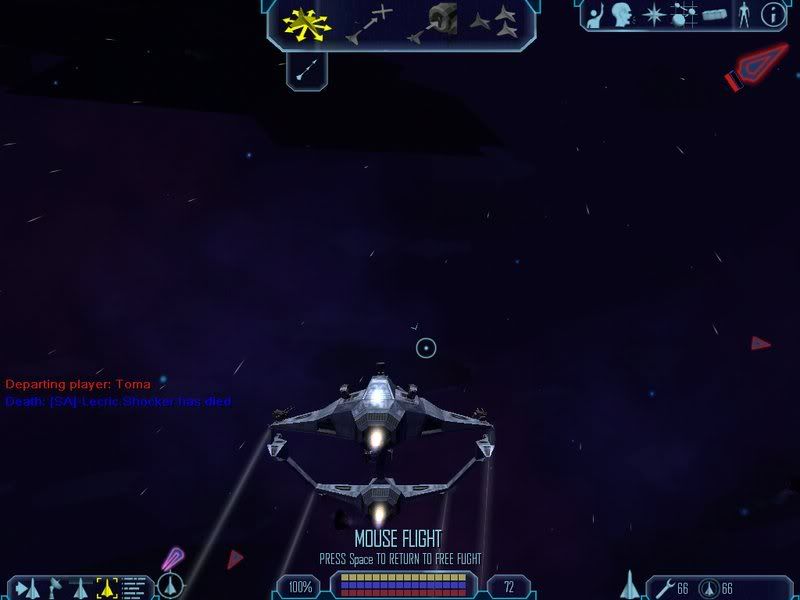The height and width of the screenshot is (600, 800).
Task: Use the wrench nanobots repair icon
Action: click(663, 587)
